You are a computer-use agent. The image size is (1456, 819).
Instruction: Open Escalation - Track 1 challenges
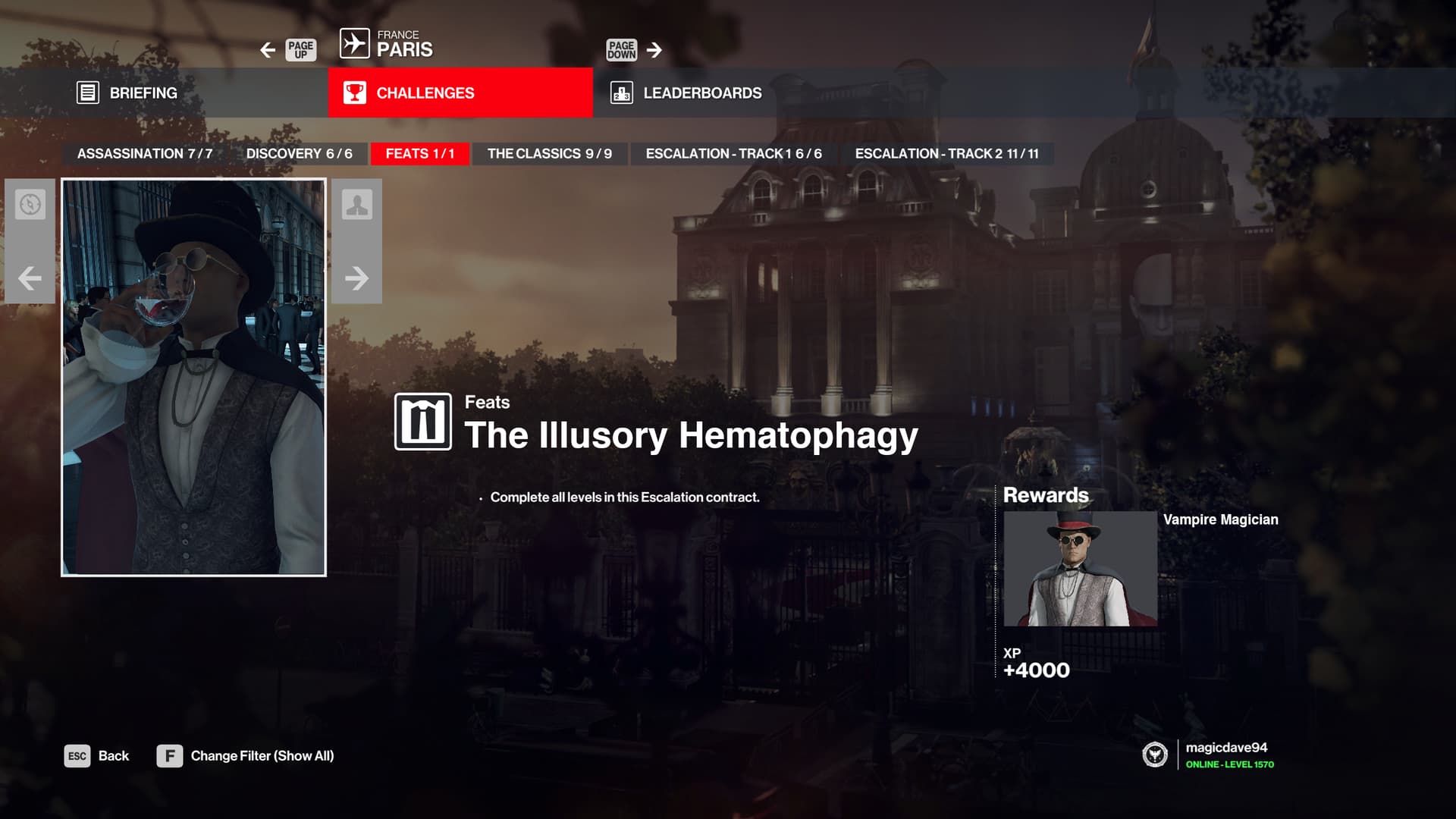click(x=733, y=153)
